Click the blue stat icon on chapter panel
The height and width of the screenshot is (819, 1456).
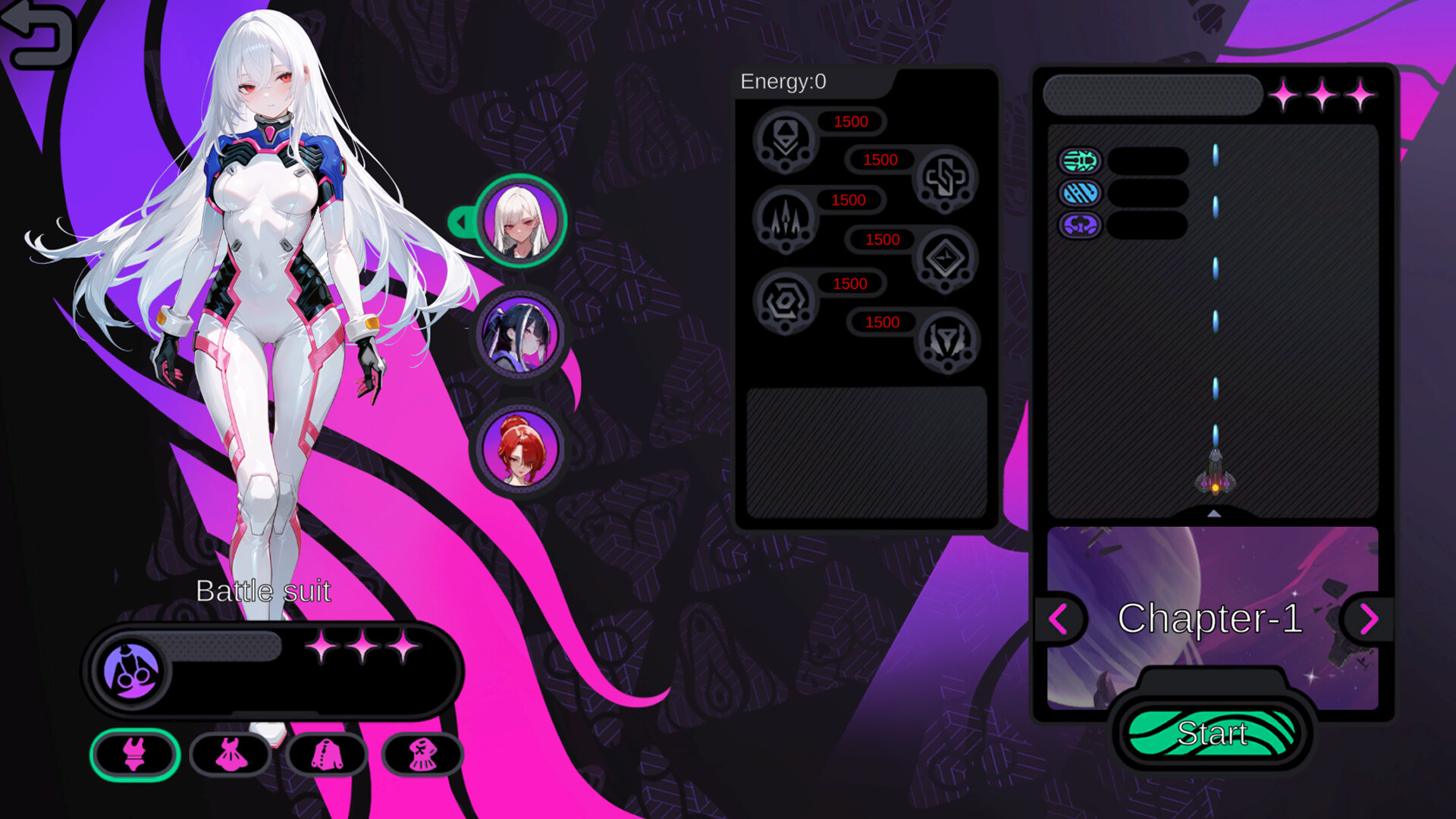click(x=1080, y=193)
